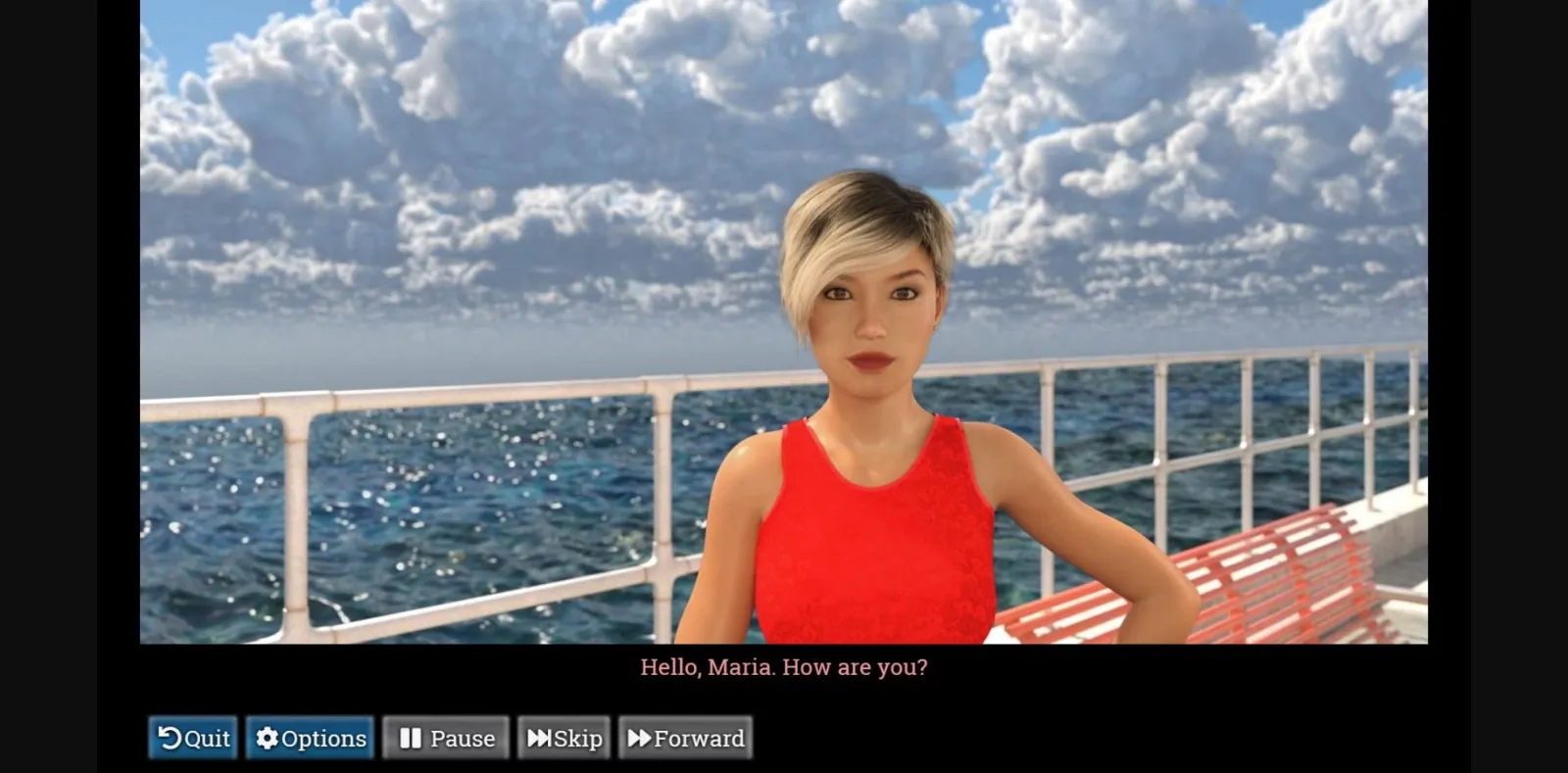Open the Options menu
The height and width of the screenshot is (773, 1568).
coord(310,739)
